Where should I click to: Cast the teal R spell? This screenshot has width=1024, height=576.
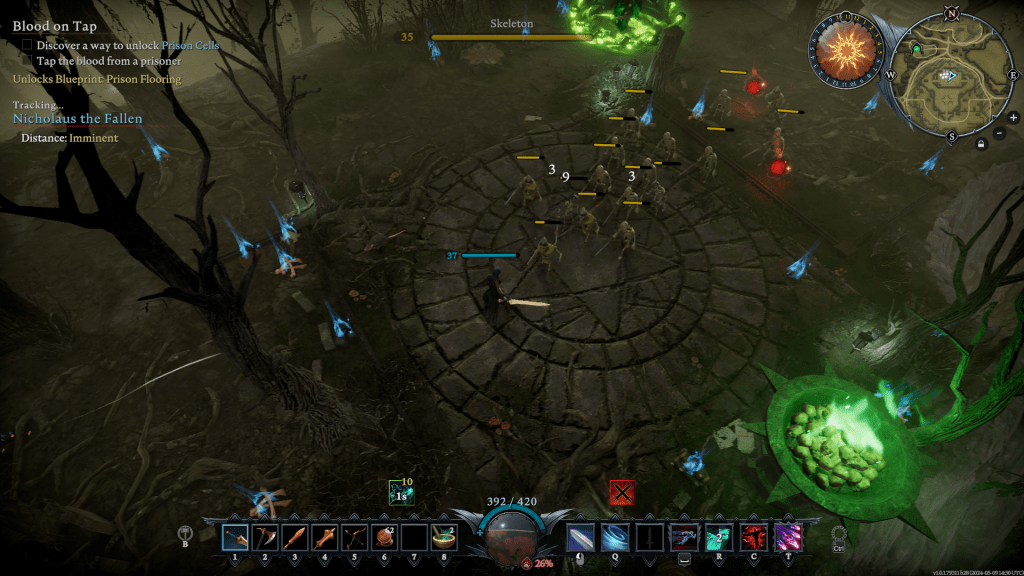pyautogui.click(x=719, y=538)
